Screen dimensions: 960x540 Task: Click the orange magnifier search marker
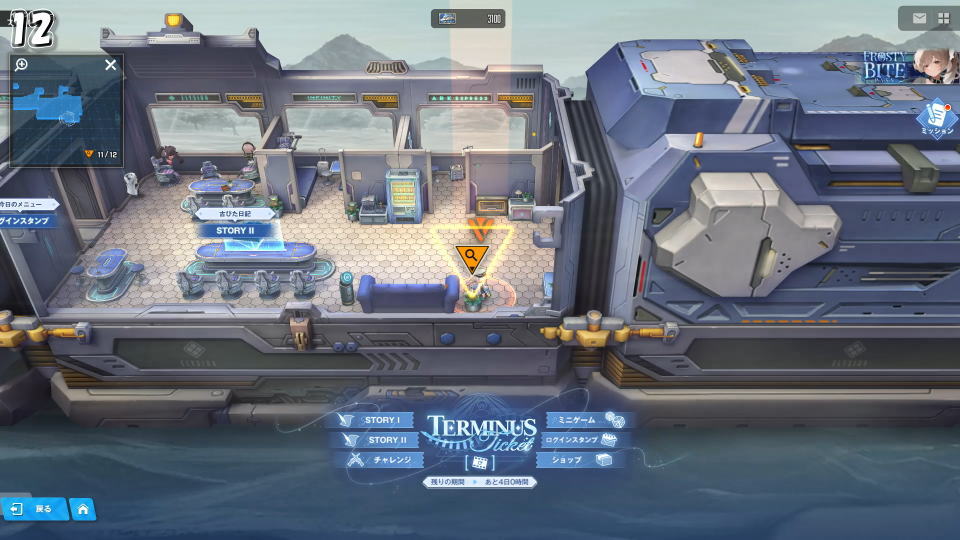point(470,258)
